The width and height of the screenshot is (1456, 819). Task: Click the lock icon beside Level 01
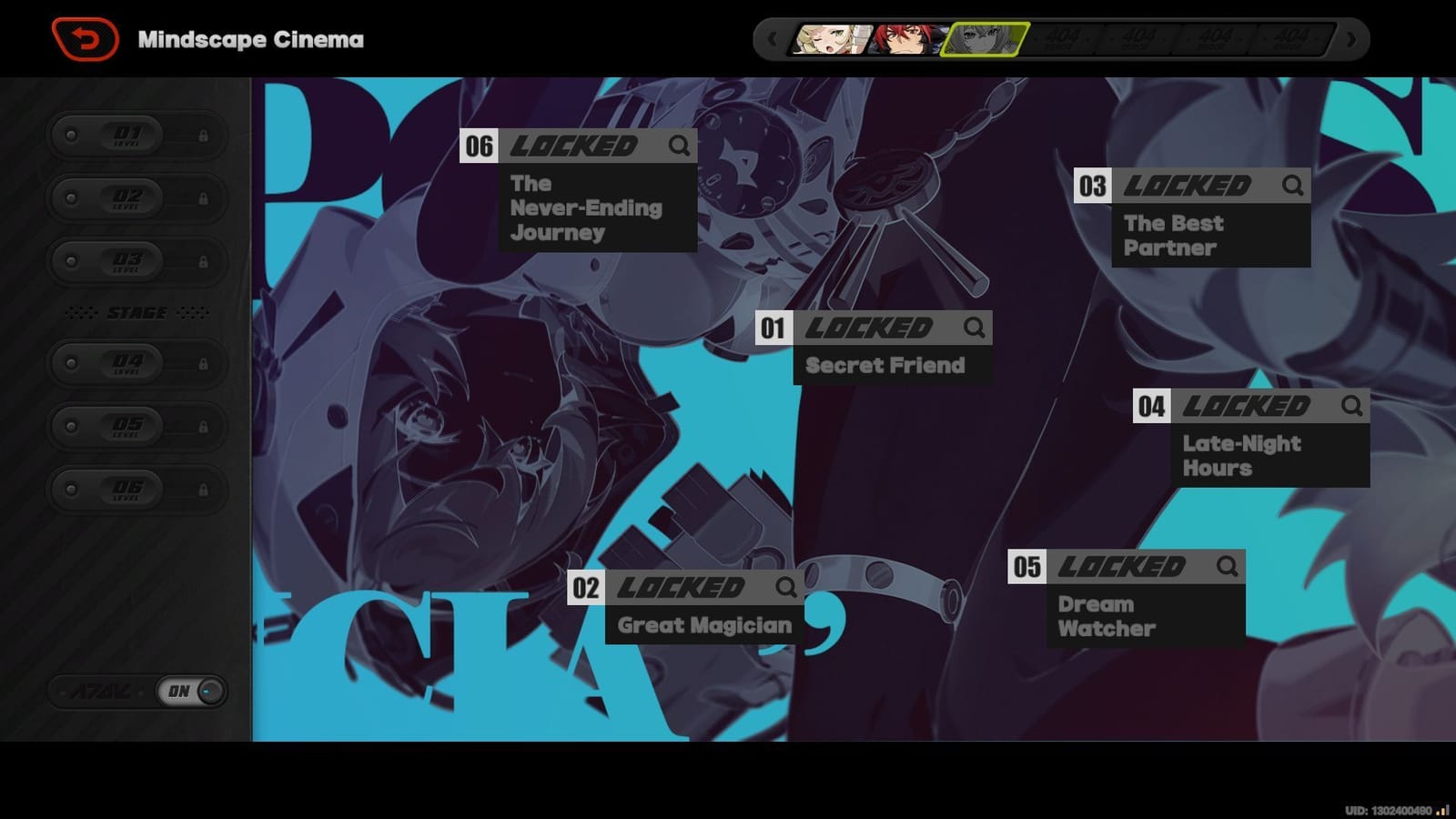[202, 134]
